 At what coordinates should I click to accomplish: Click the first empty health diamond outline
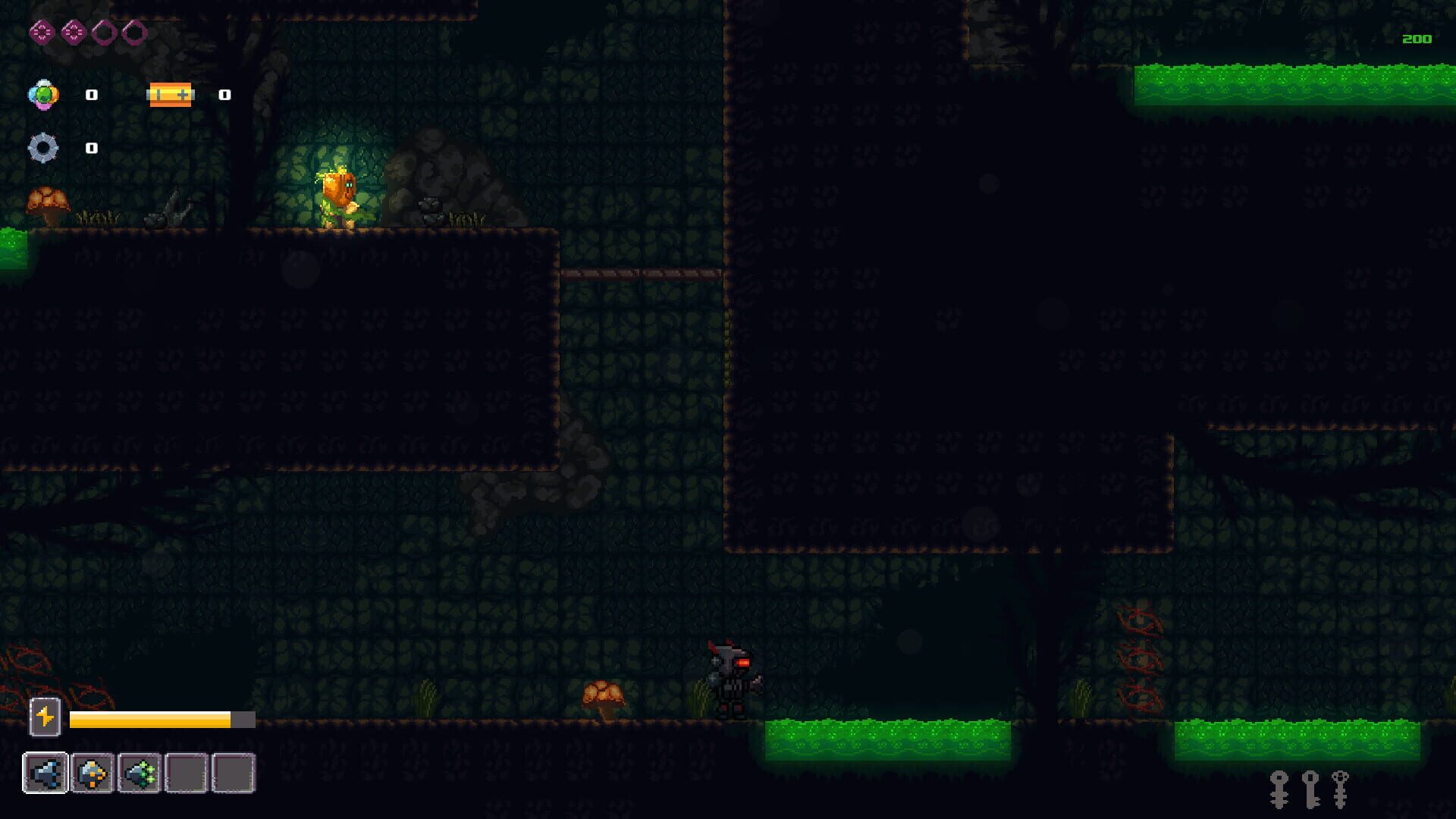tap(103, 31)
